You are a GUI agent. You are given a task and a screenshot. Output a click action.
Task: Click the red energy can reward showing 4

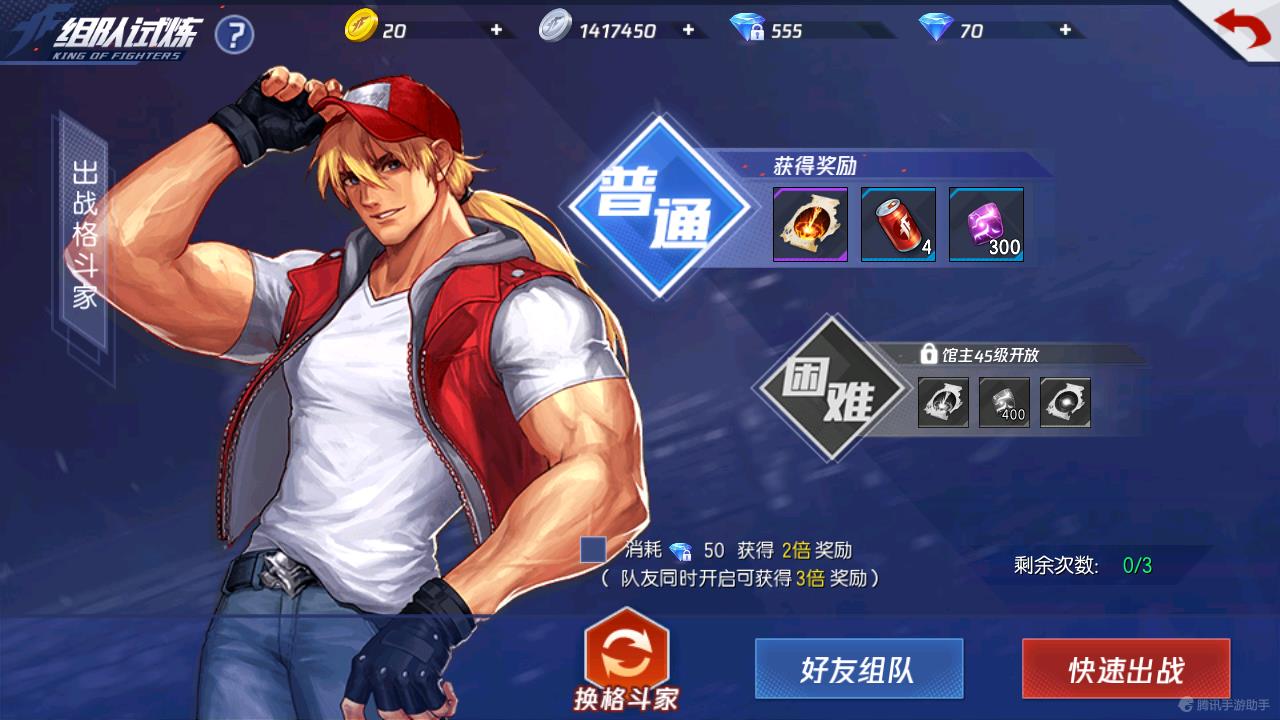click(897, 224)
